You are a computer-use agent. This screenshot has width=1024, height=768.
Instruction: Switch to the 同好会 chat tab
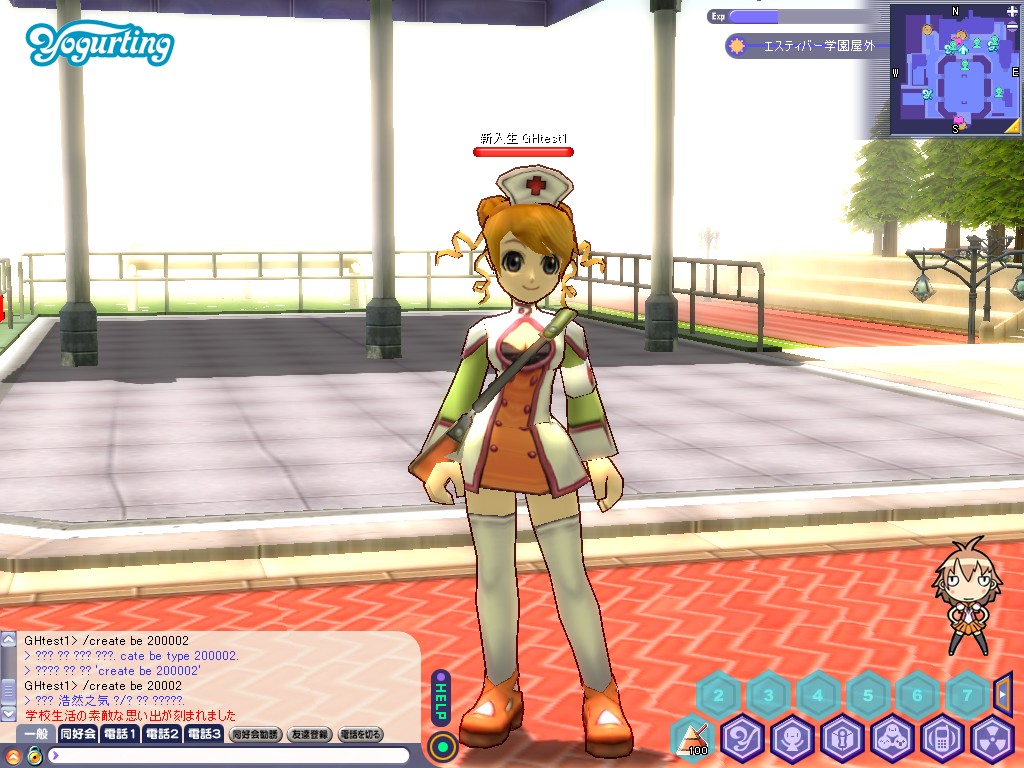pyautogui.click(x=78, y=734)
